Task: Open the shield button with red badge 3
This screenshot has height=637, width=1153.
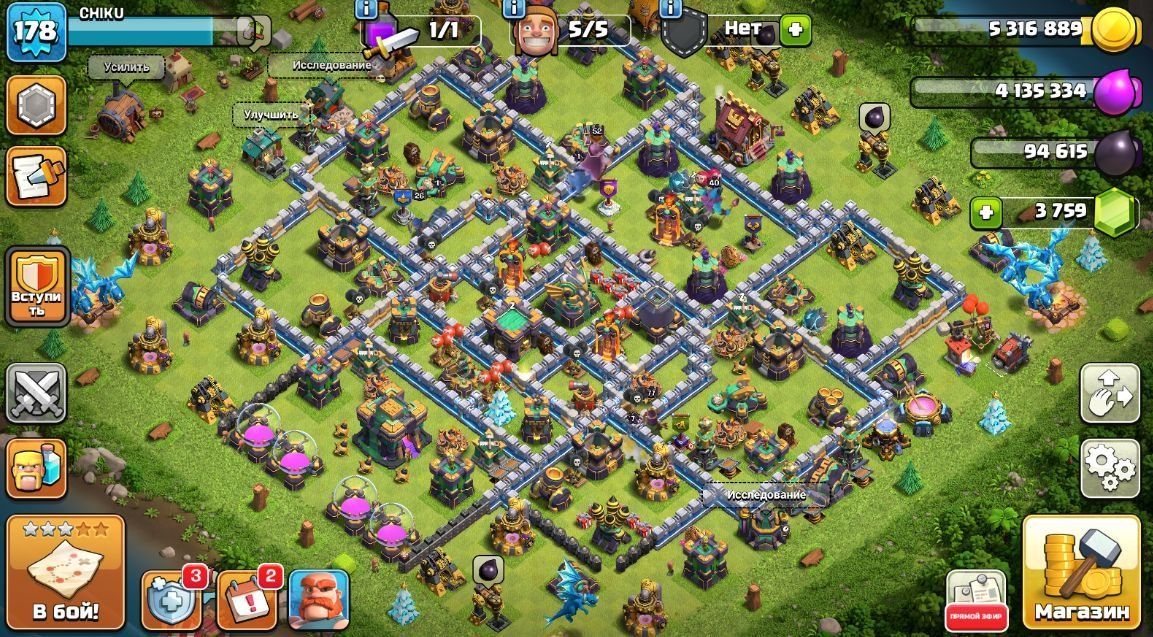Action: 172,600
